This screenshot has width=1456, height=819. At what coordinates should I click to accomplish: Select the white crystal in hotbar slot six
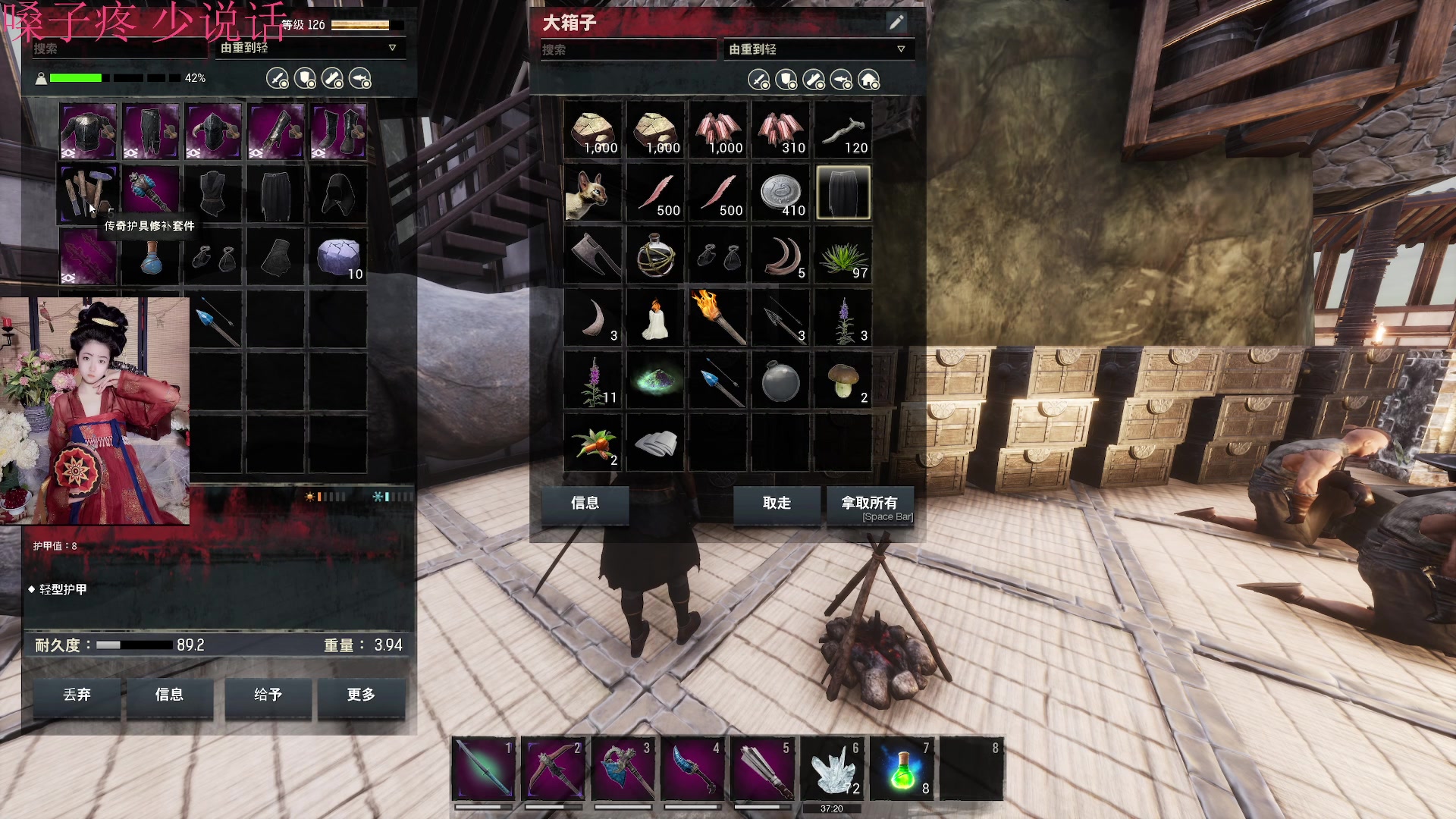click(x=832, y=770)
